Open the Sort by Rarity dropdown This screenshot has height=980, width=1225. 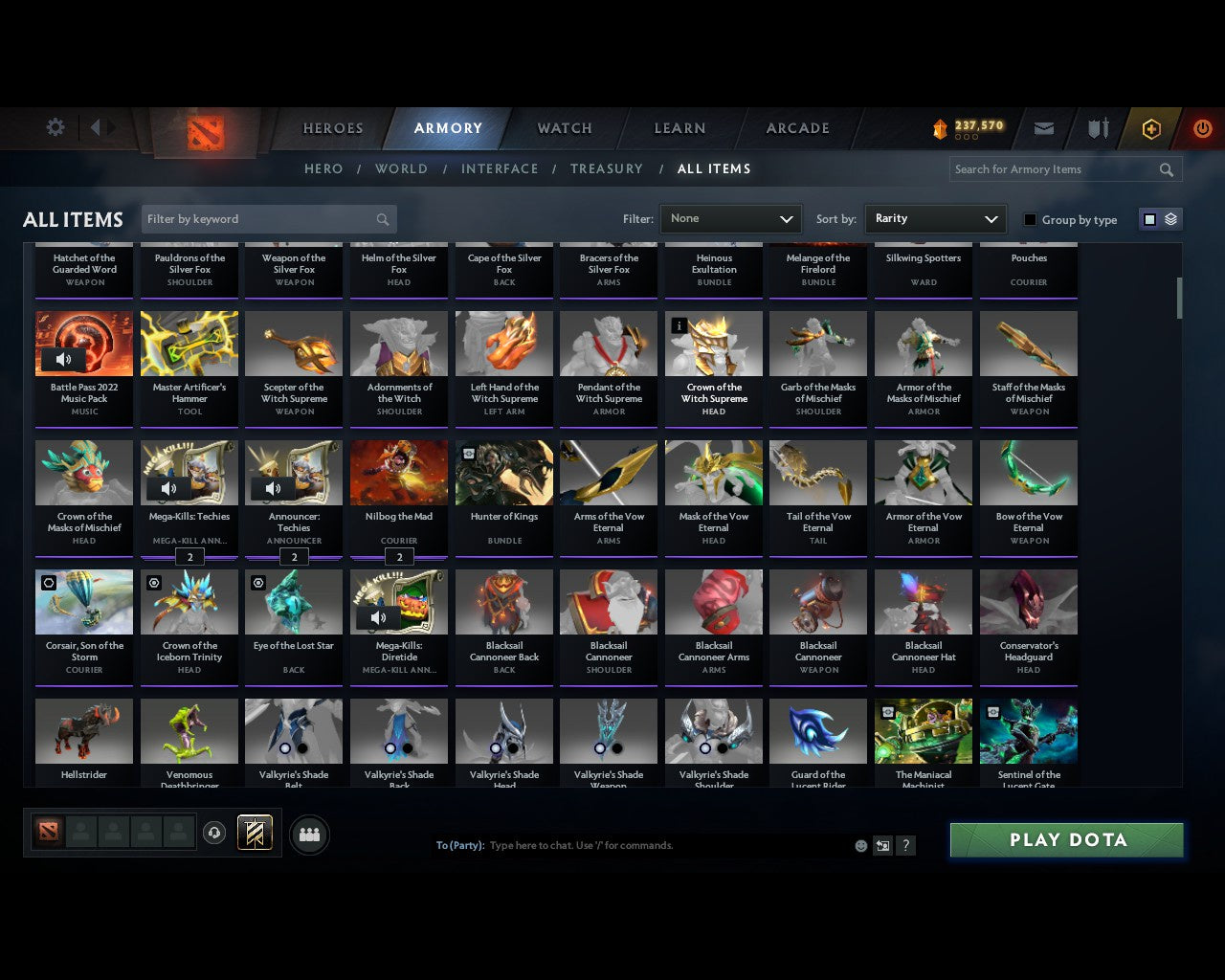coord(935,218)
